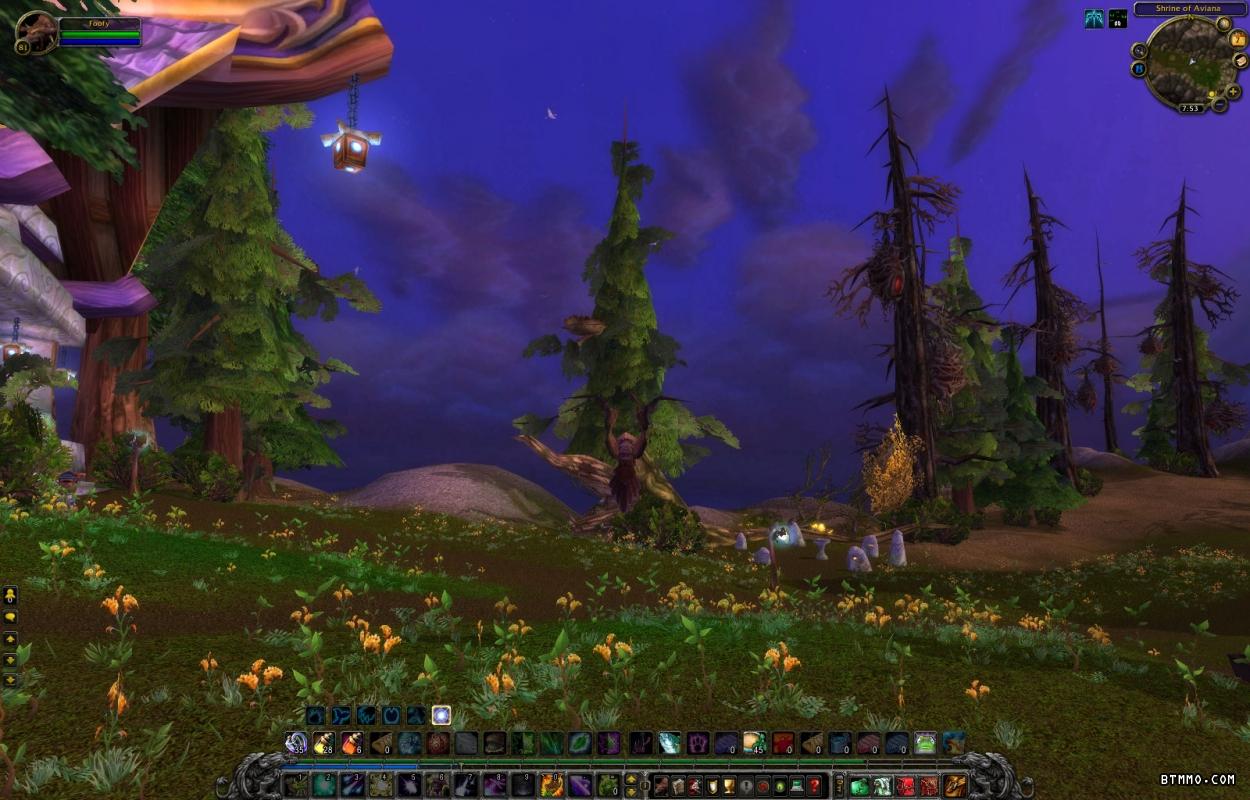Image resolution: width=1250 pixels, height=800 pixels.
Task: Use the item with 45 count
Action: [754, 743]
